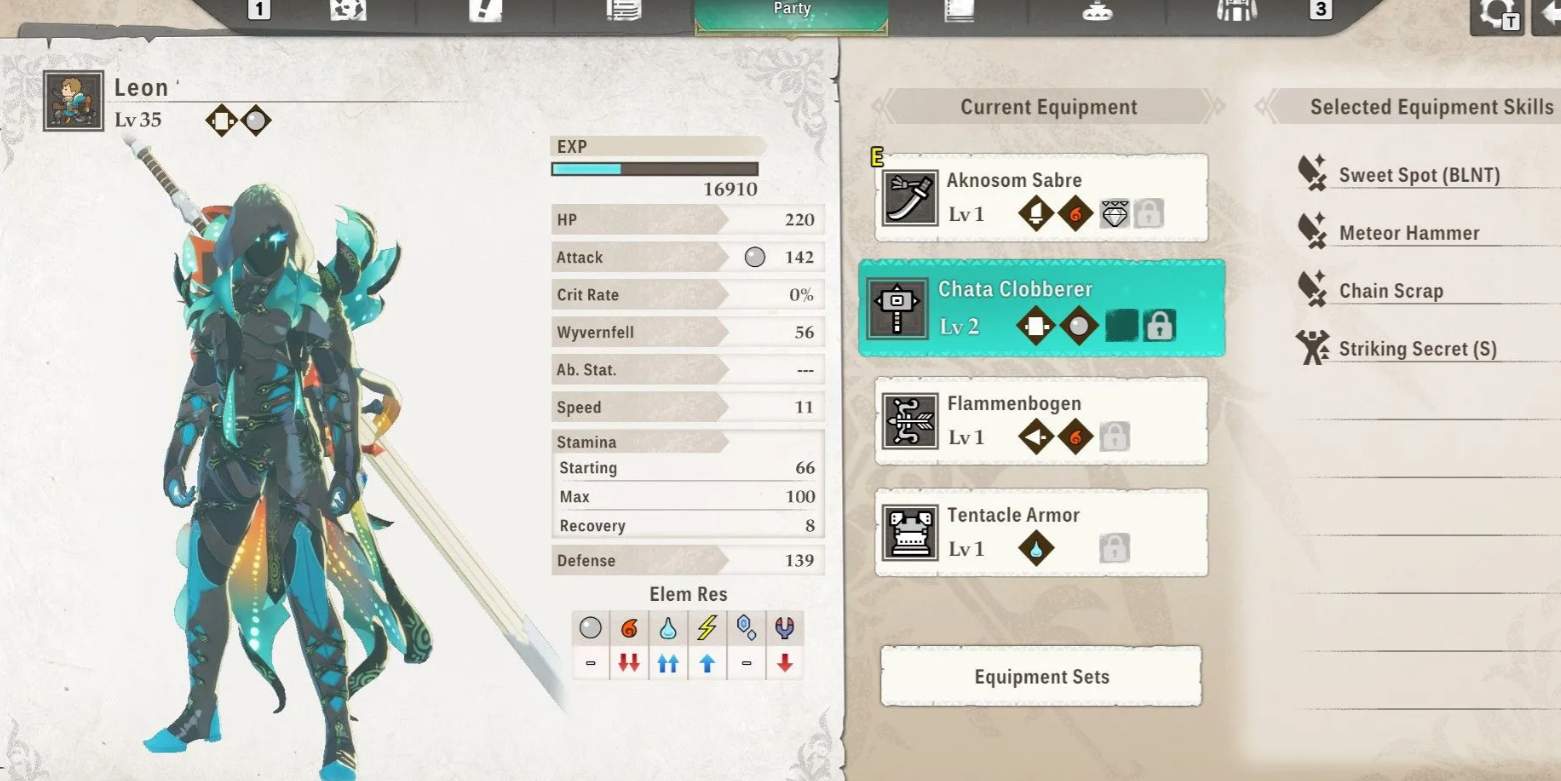Switch to the Party tab
The image size is (1561, 781).
[791, 12]
